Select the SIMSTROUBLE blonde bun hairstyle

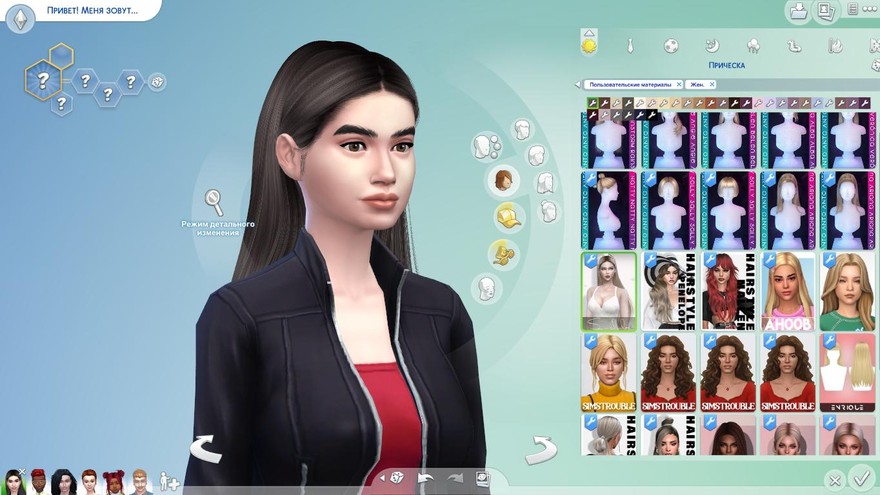click(608, 372)
